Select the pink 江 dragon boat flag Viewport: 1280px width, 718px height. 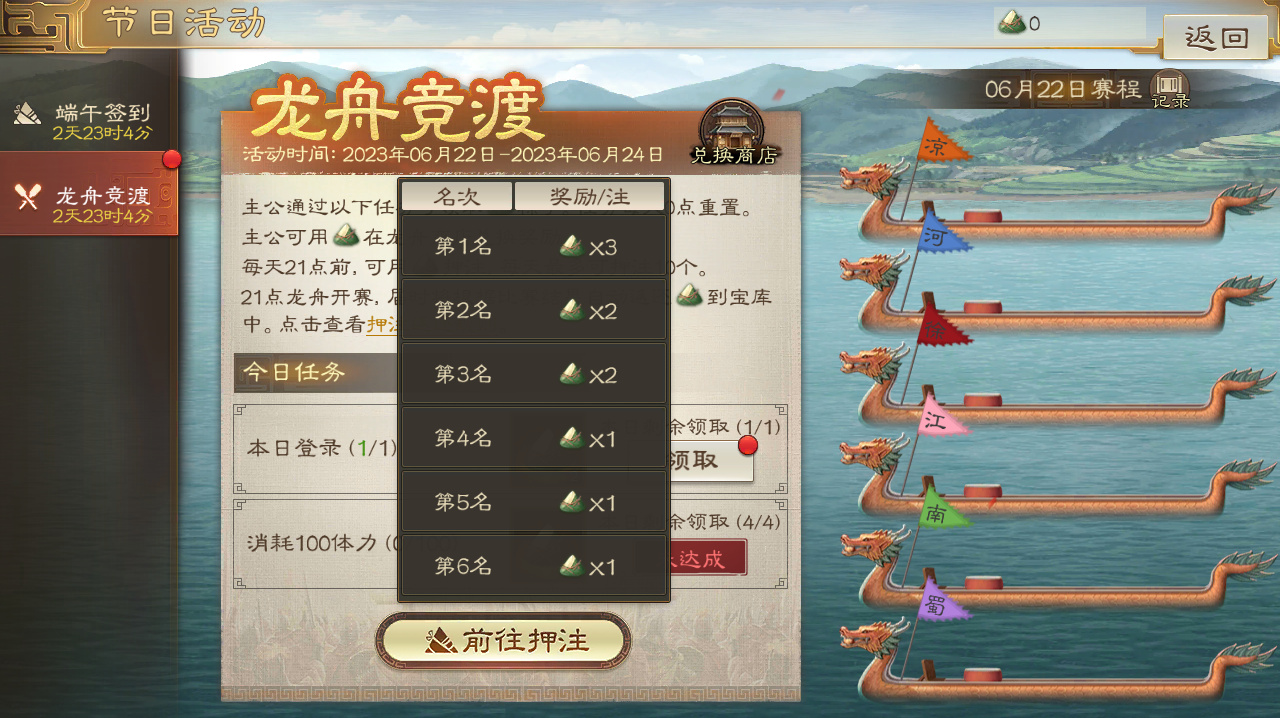941,419
